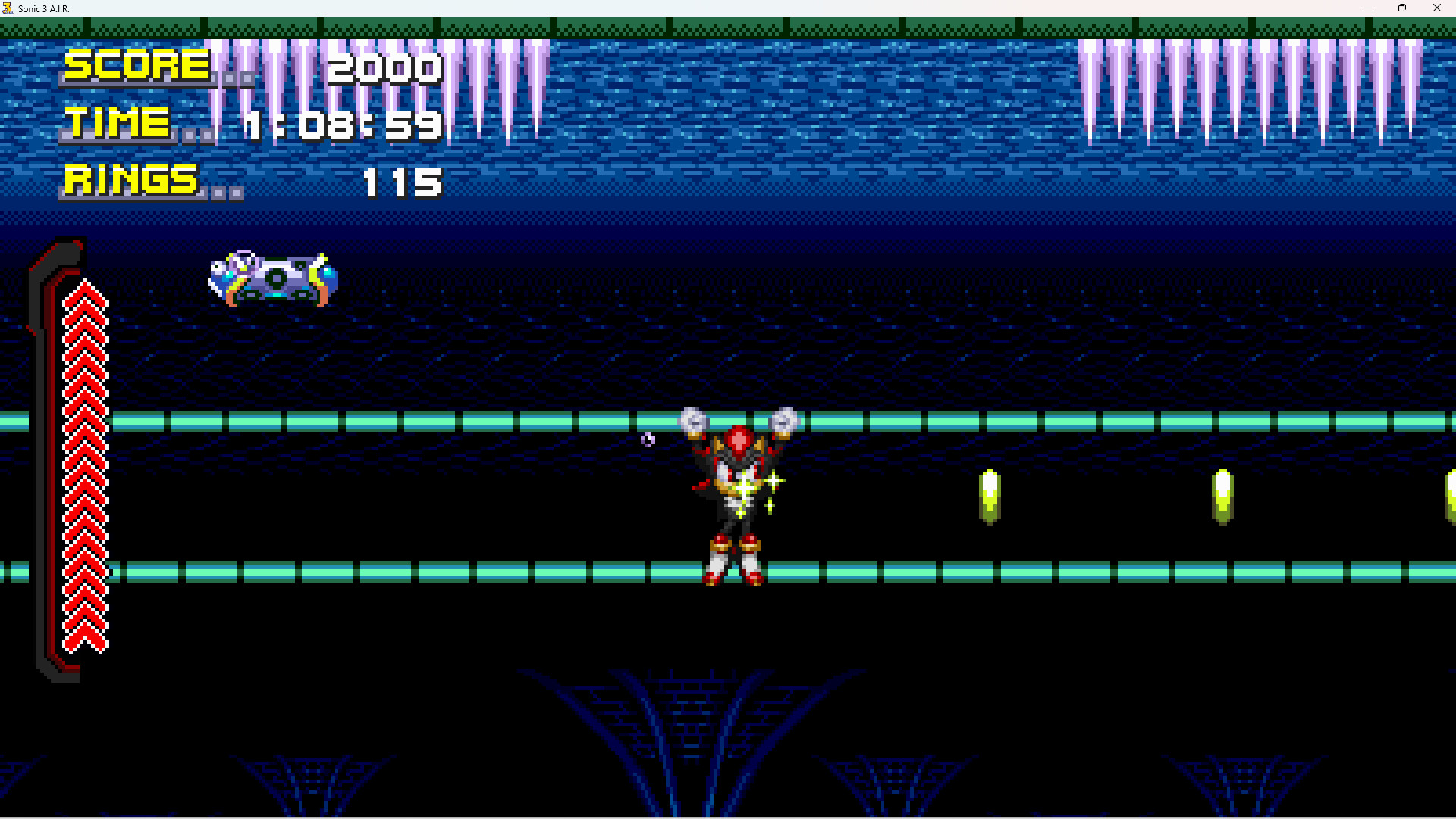
Task: Restore the Sonic 3 A.I.R. window
Action: (x=1402, y=8)
